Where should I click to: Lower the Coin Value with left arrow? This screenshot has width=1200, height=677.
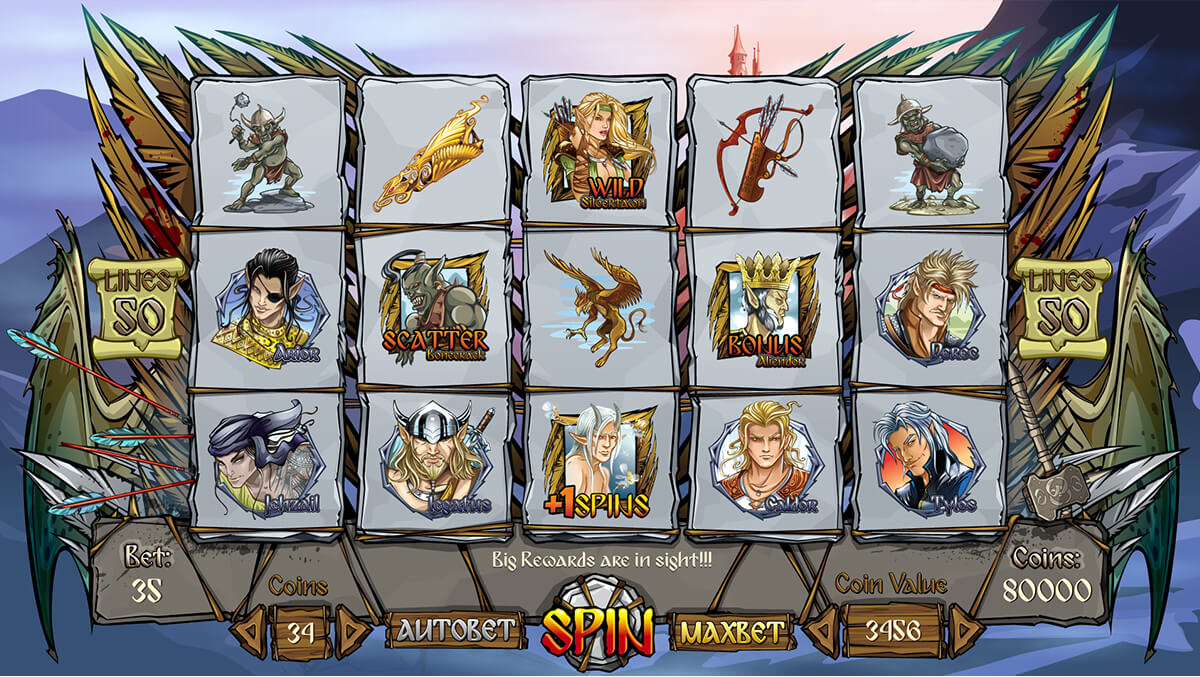coord(821,631)
